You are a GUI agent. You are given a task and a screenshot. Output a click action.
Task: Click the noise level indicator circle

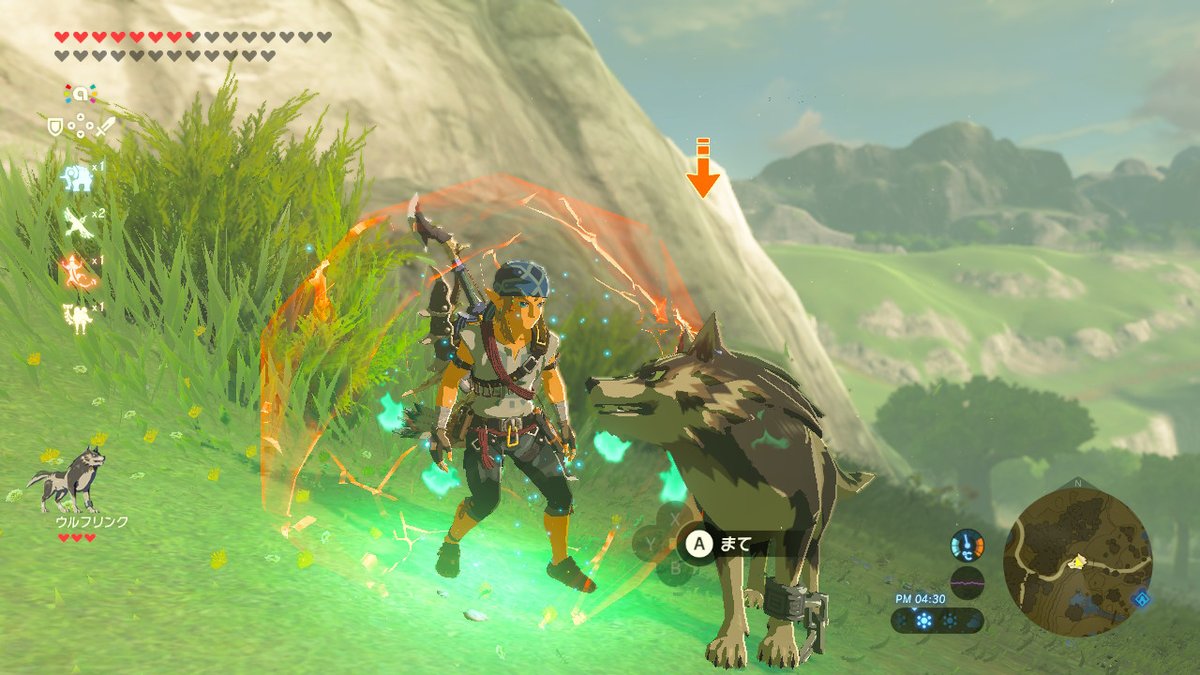click(x=966, y=582)
